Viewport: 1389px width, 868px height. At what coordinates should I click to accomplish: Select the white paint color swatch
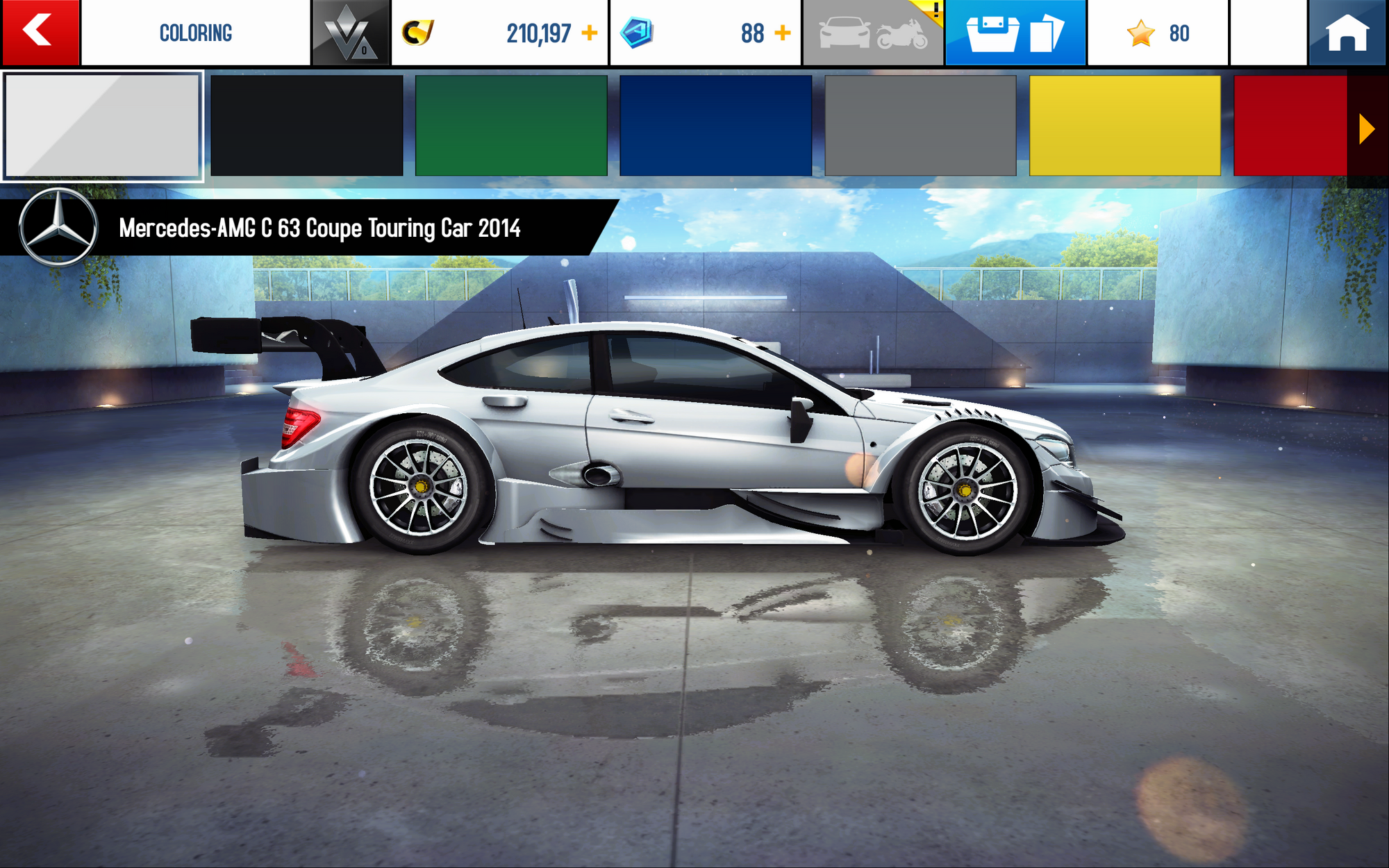[x=102, y=126]
